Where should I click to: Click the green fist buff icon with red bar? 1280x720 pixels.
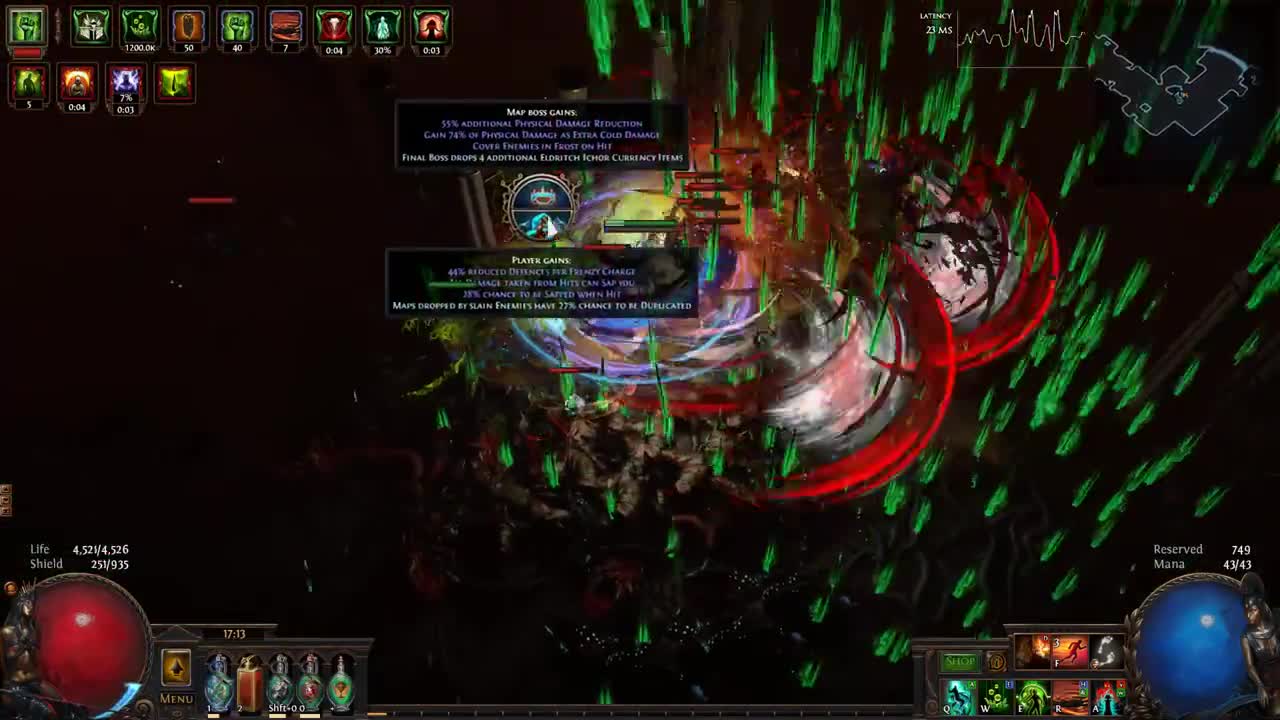coord(27,28)
